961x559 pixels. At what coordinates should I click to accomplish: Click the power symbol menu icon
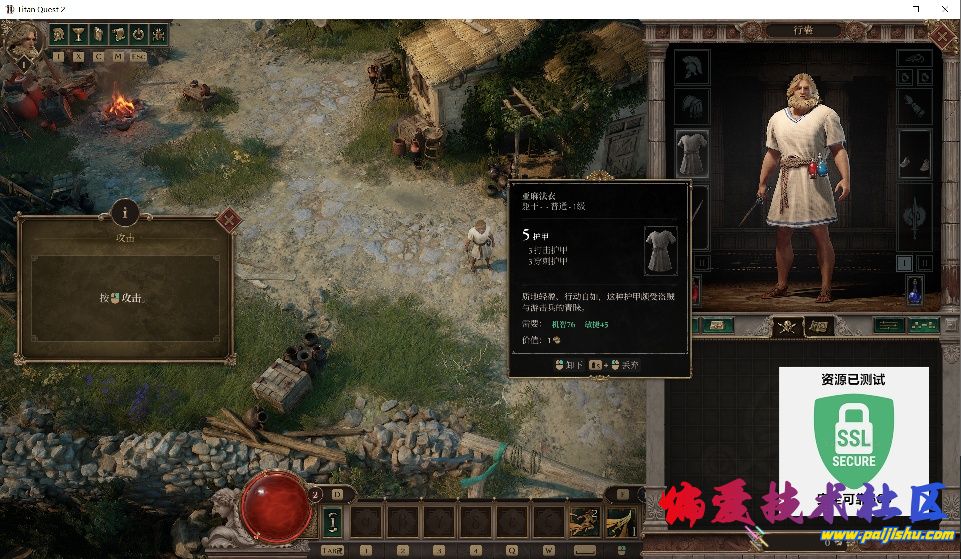(137, 34)
